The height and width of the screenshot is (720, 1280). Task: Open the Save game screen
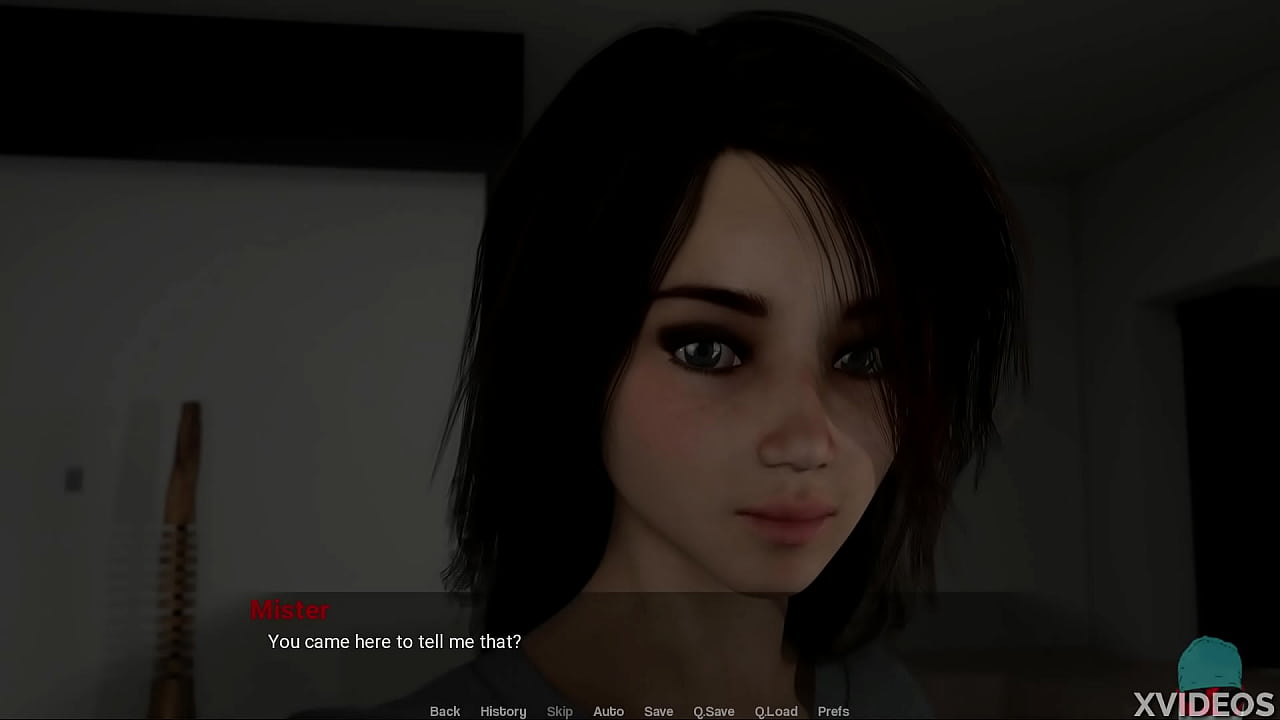(658, 711)
